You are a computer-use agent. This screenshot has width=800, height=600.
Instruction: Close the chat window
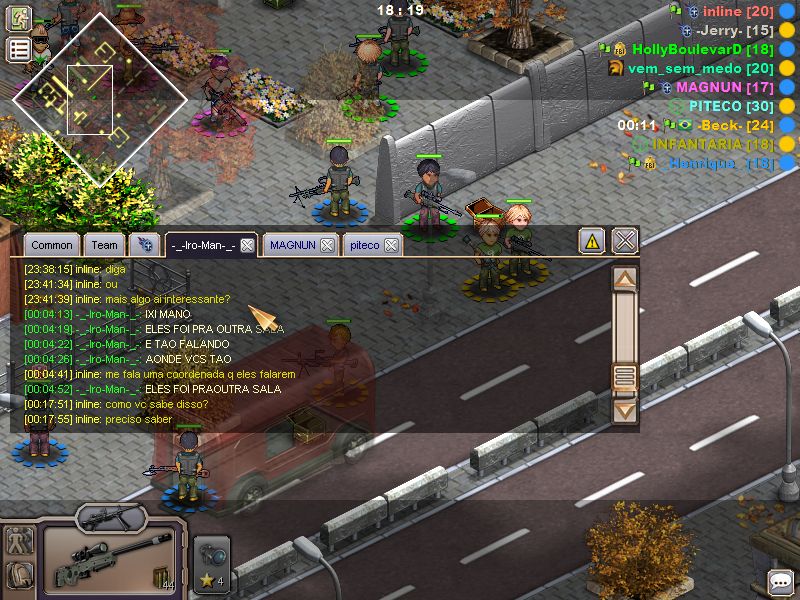(x=625, y=241)
